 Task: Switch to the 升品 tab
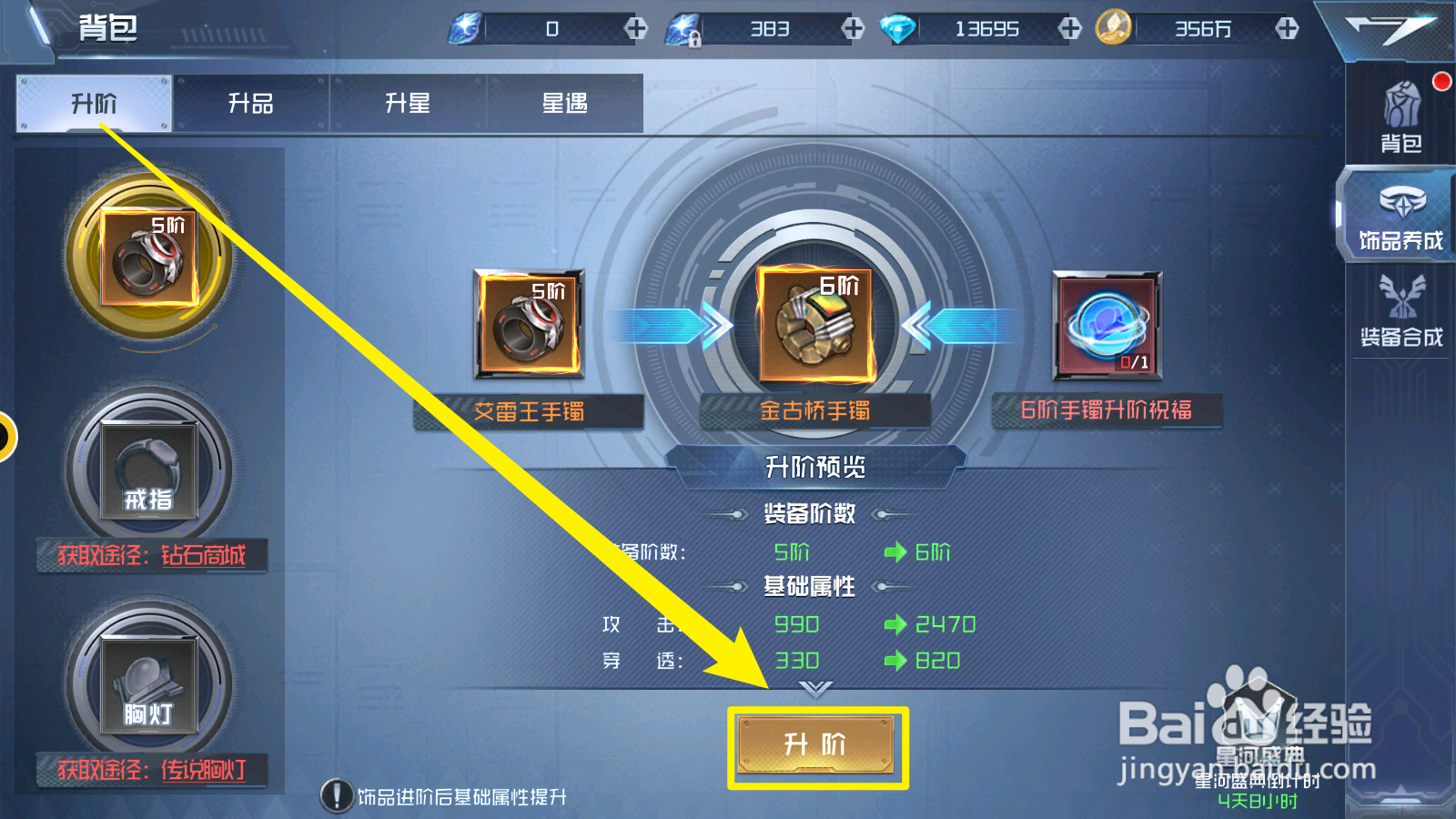(x=250, y=103)
